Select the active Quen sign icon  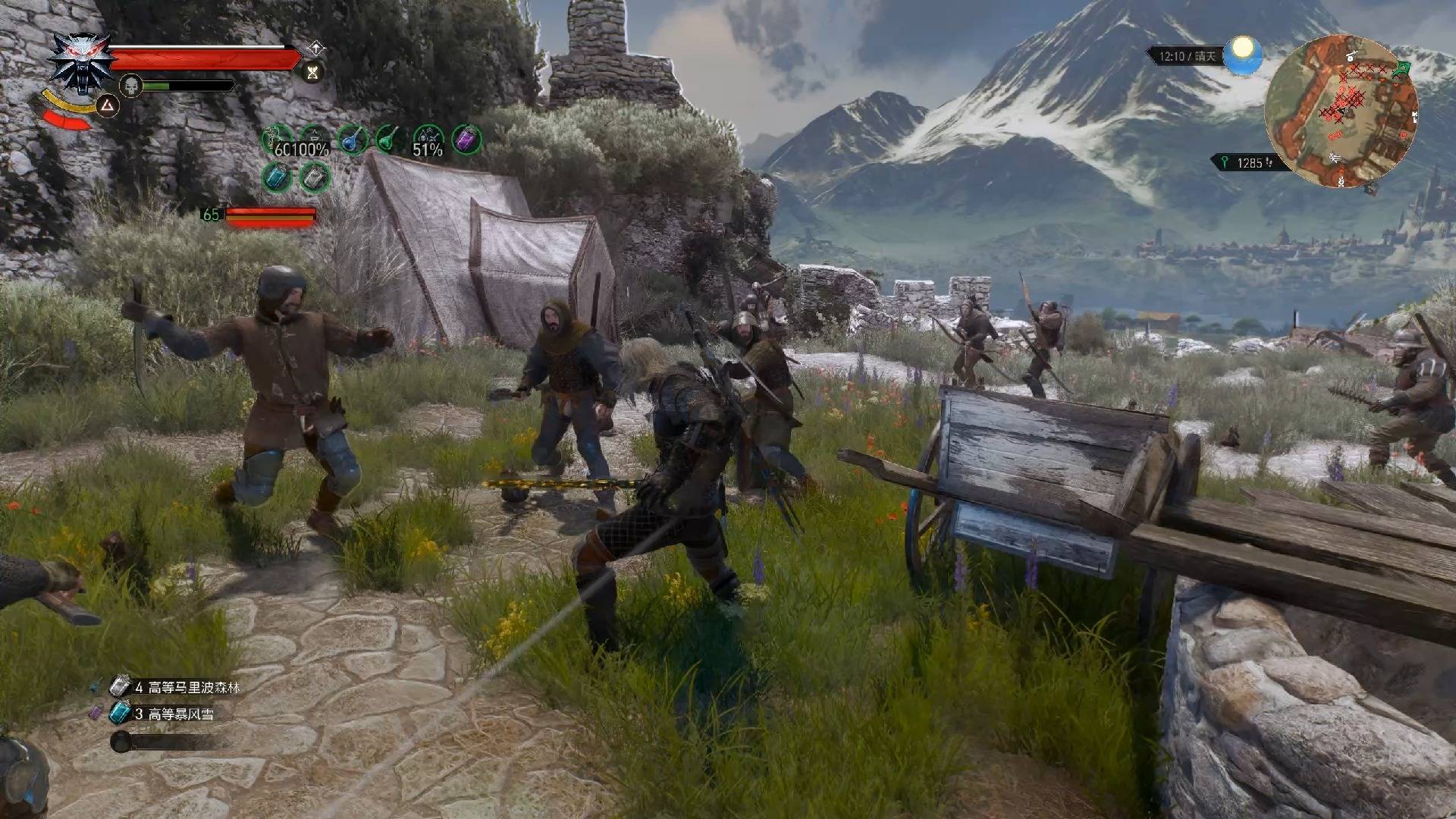click(x=107, y=106)
